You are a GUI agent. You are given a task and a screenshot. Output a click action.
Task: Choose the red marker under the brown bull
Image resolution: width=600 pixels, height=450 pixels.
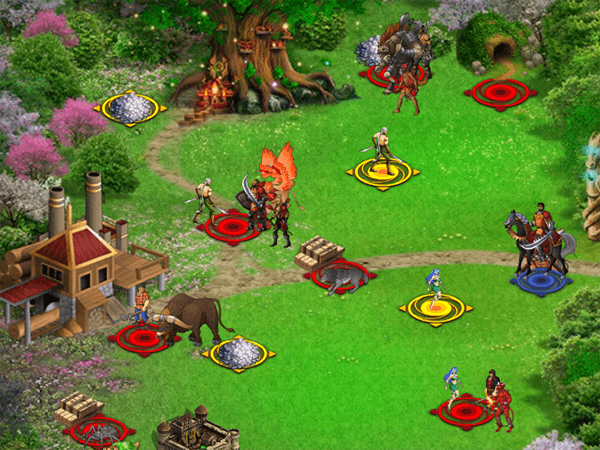coord(143,338)
